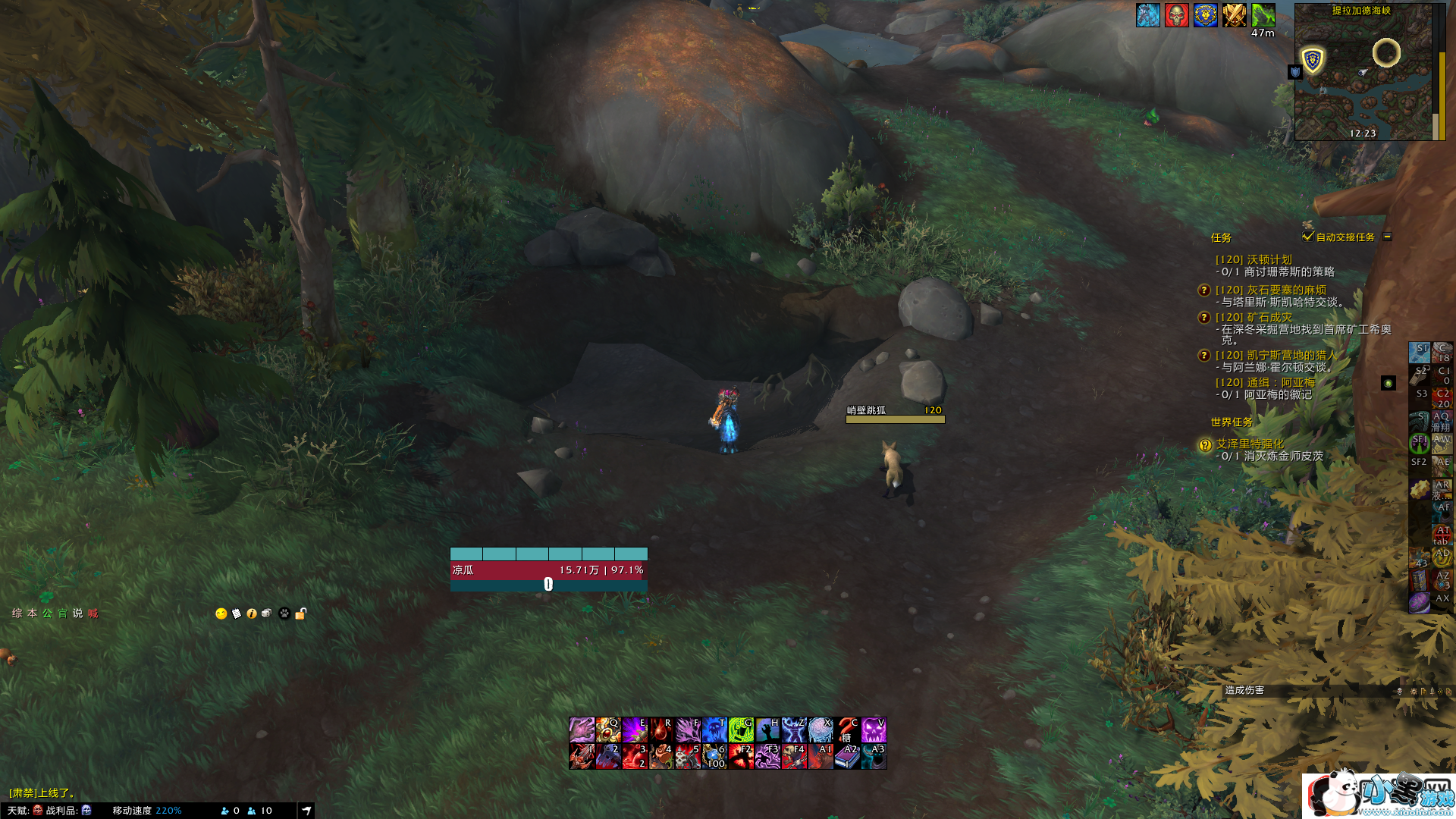Click the 小黑游戏 panda watermark logo

[x=1378, y=795]
